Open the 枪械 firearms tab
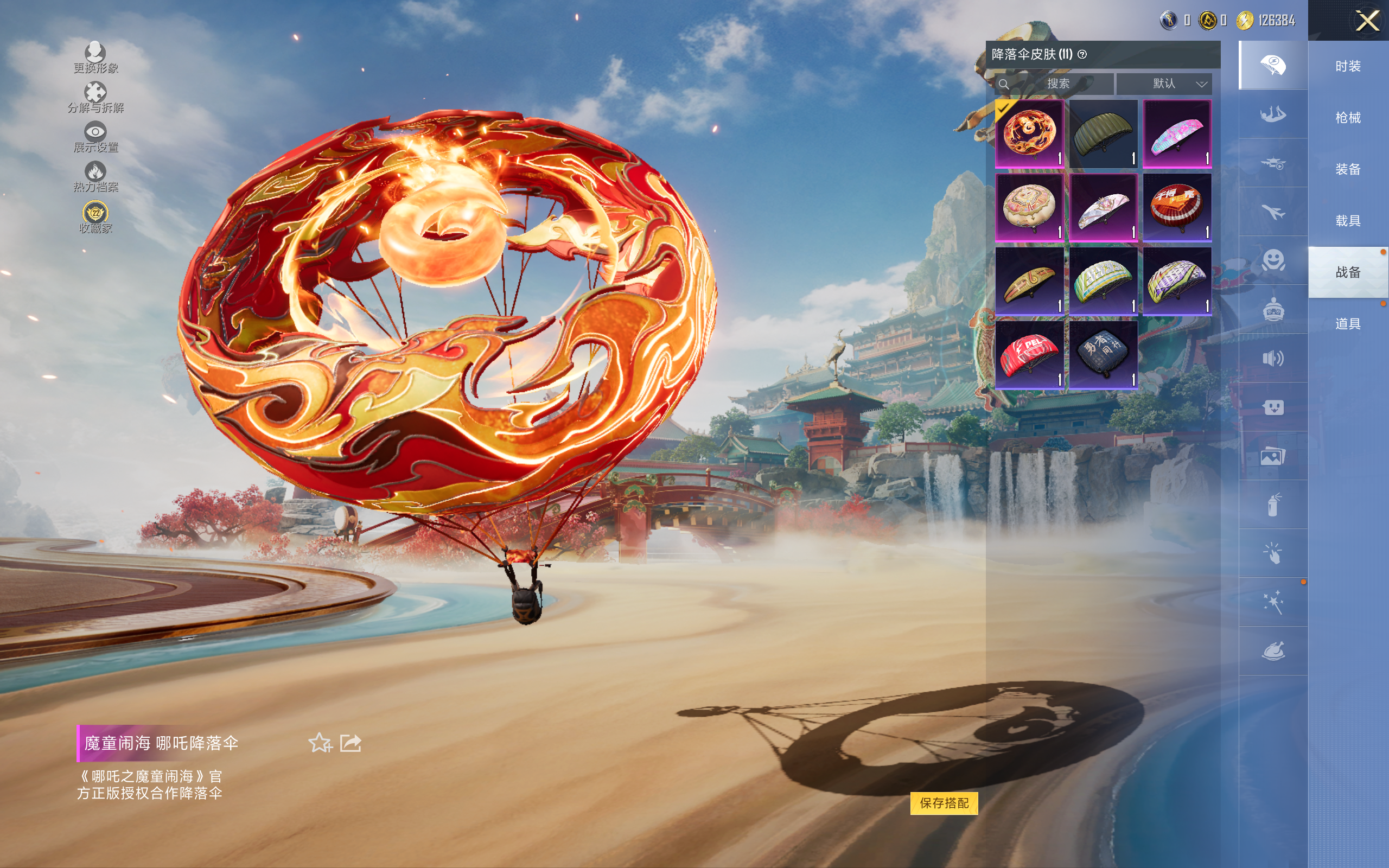 (1348, 118)
